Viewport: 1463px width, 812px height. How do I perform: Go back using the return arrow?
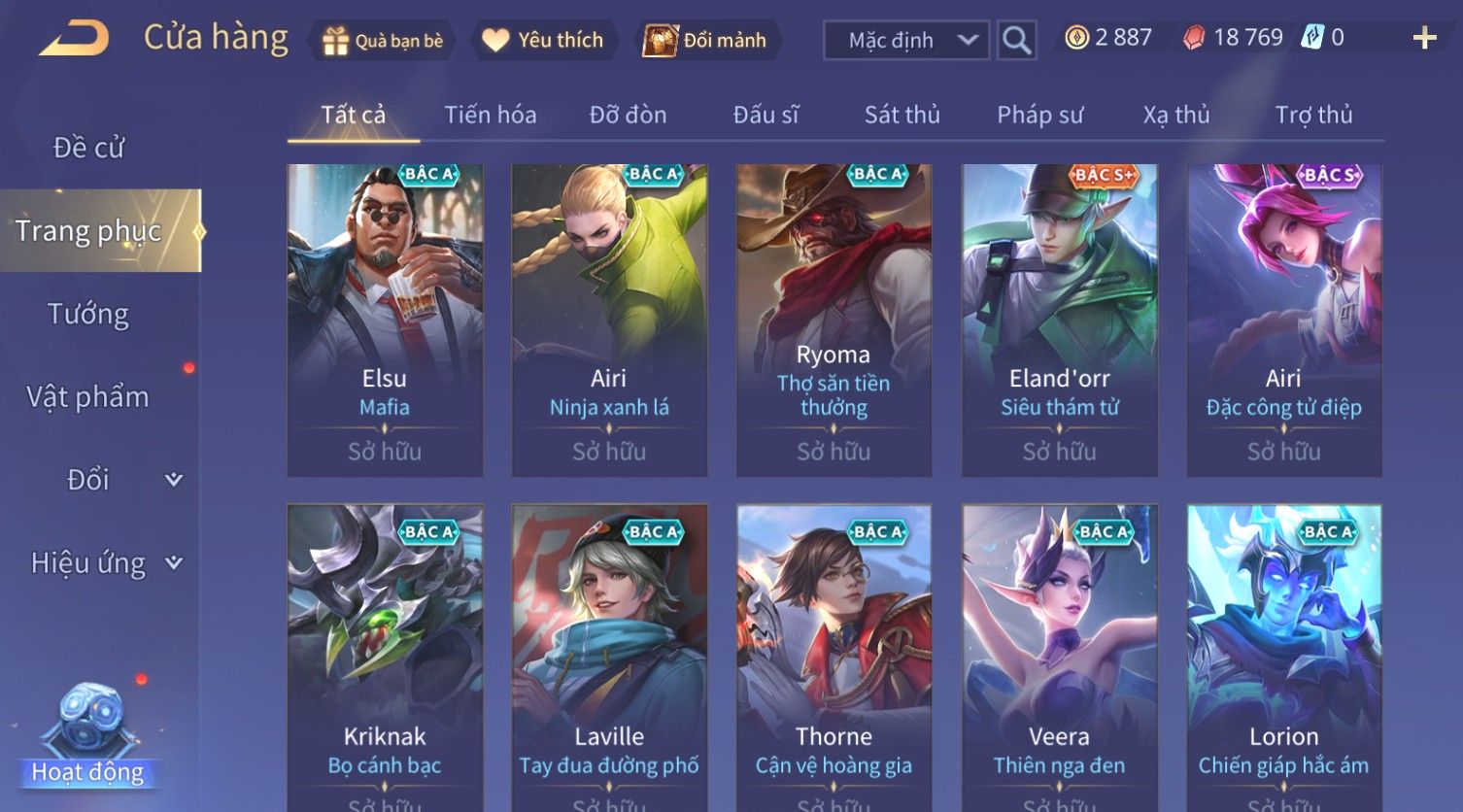coord(75,39)
